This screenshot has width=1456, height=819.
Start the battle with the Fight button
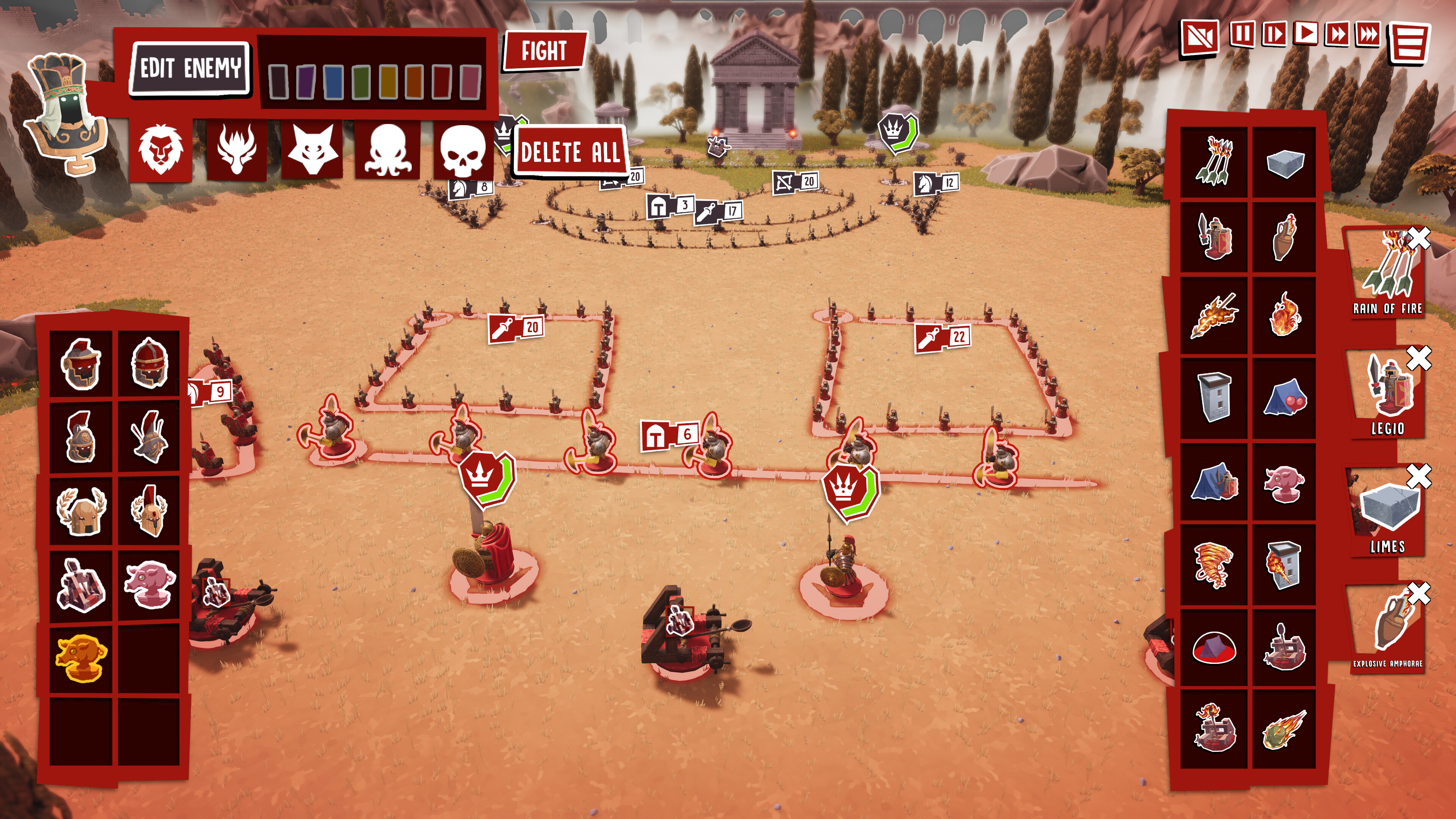pyautogui.click(x=544, y=51)
